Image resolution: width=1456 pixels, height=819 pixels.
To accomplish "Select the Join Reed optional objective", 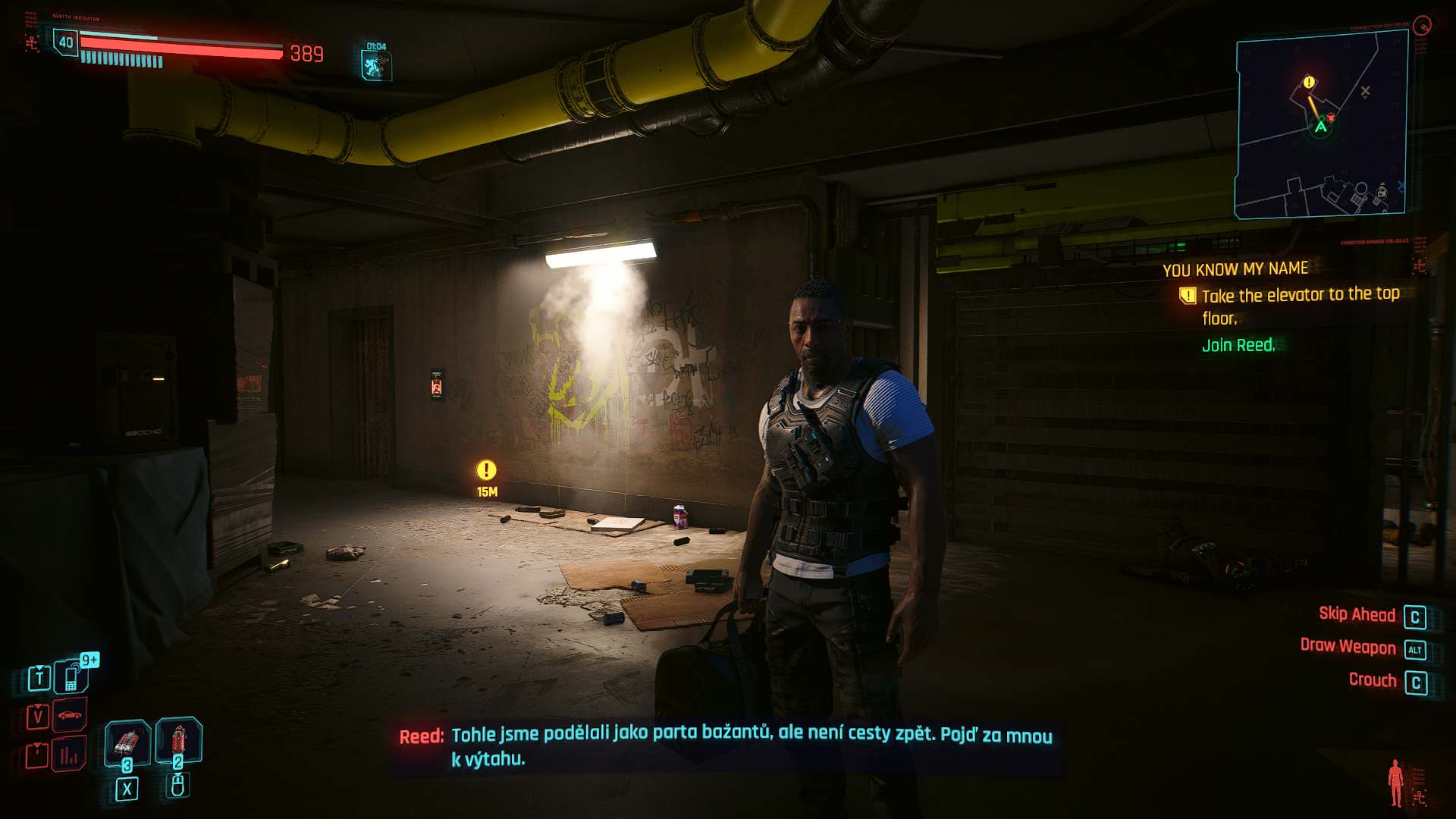I will 1238,346.
